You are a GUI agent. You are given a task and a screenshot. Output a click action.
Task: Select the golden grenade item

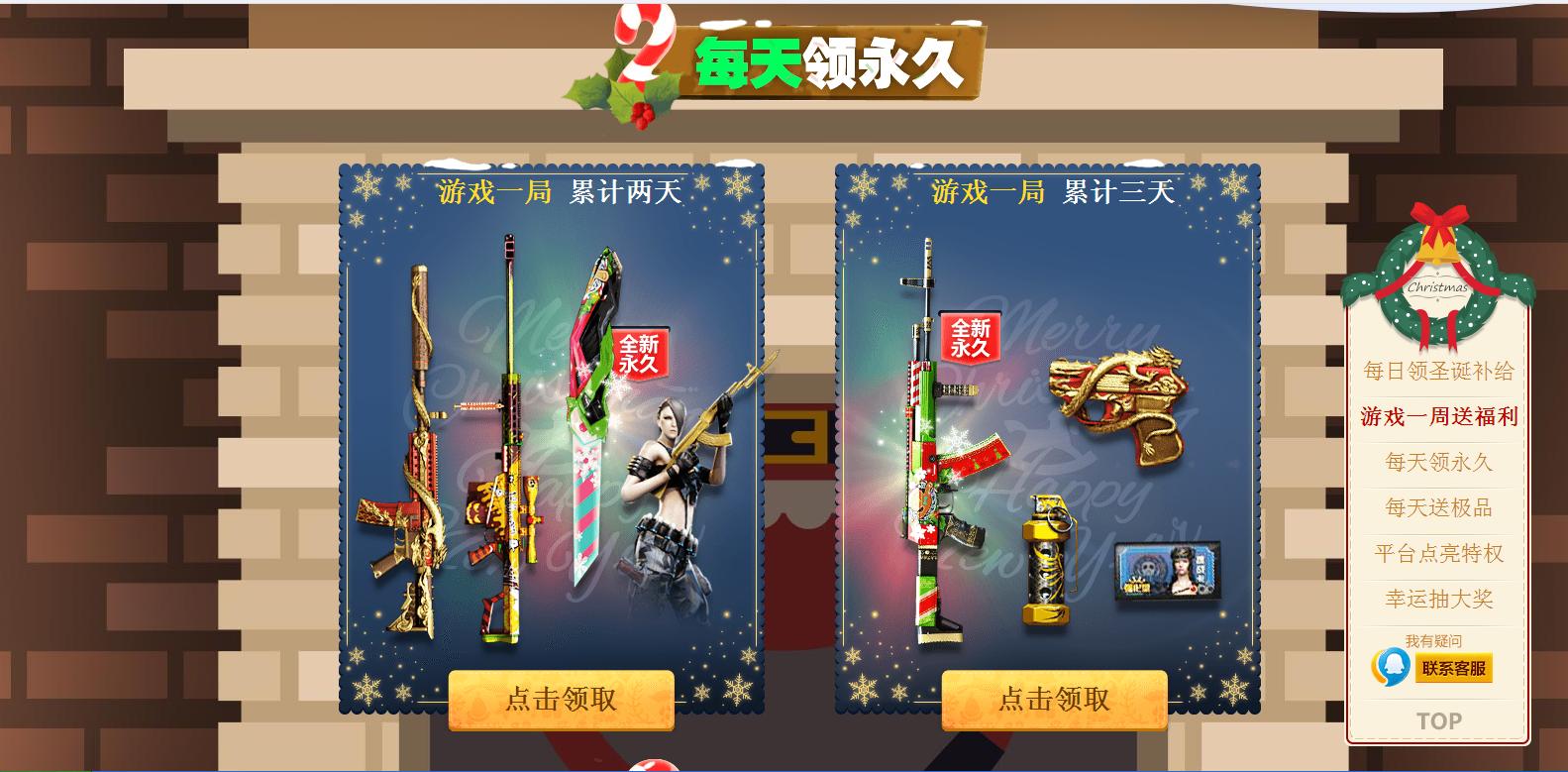[x=1045, y=555]
